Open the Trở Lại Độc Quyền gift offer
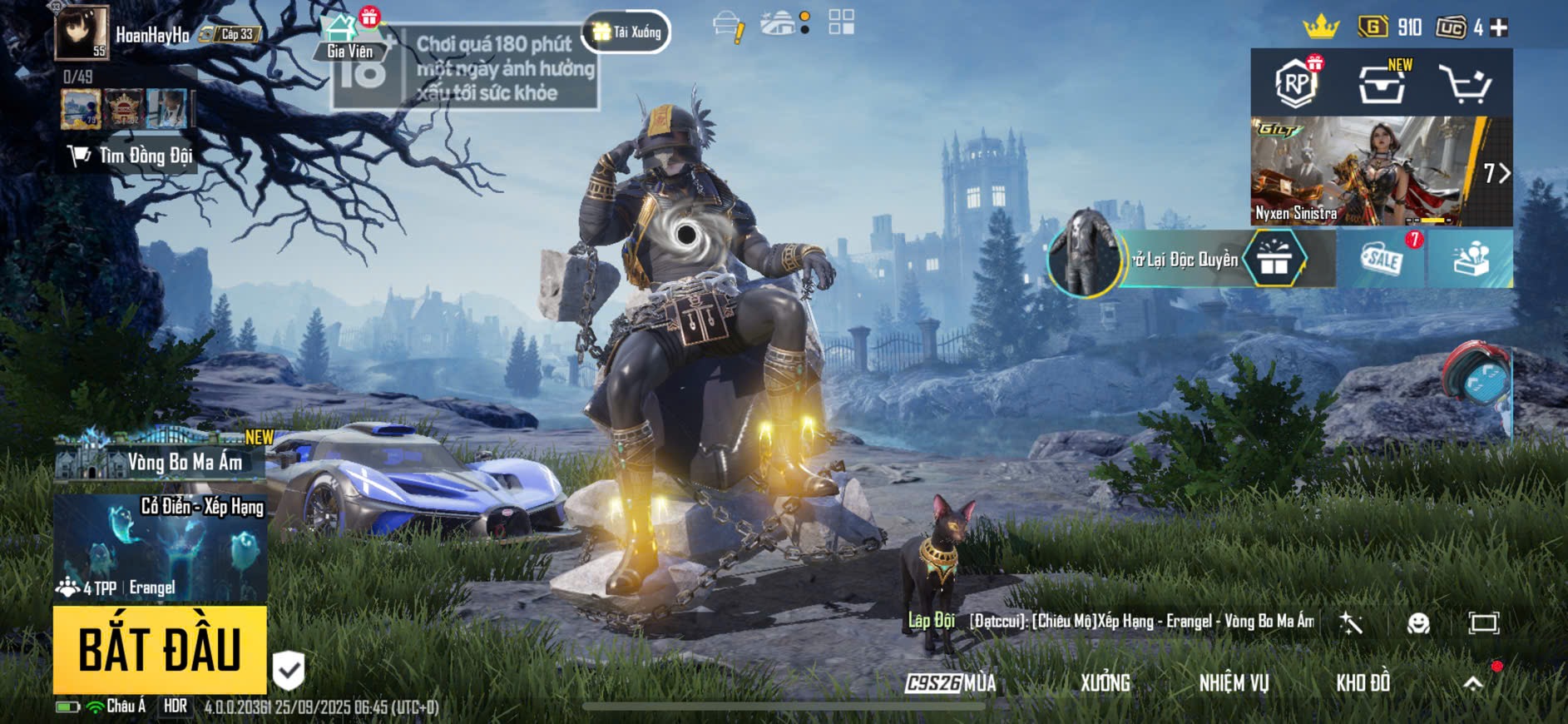Image resolution: width=1568 pixels, height=724 pixels. tap(1191, 260)
